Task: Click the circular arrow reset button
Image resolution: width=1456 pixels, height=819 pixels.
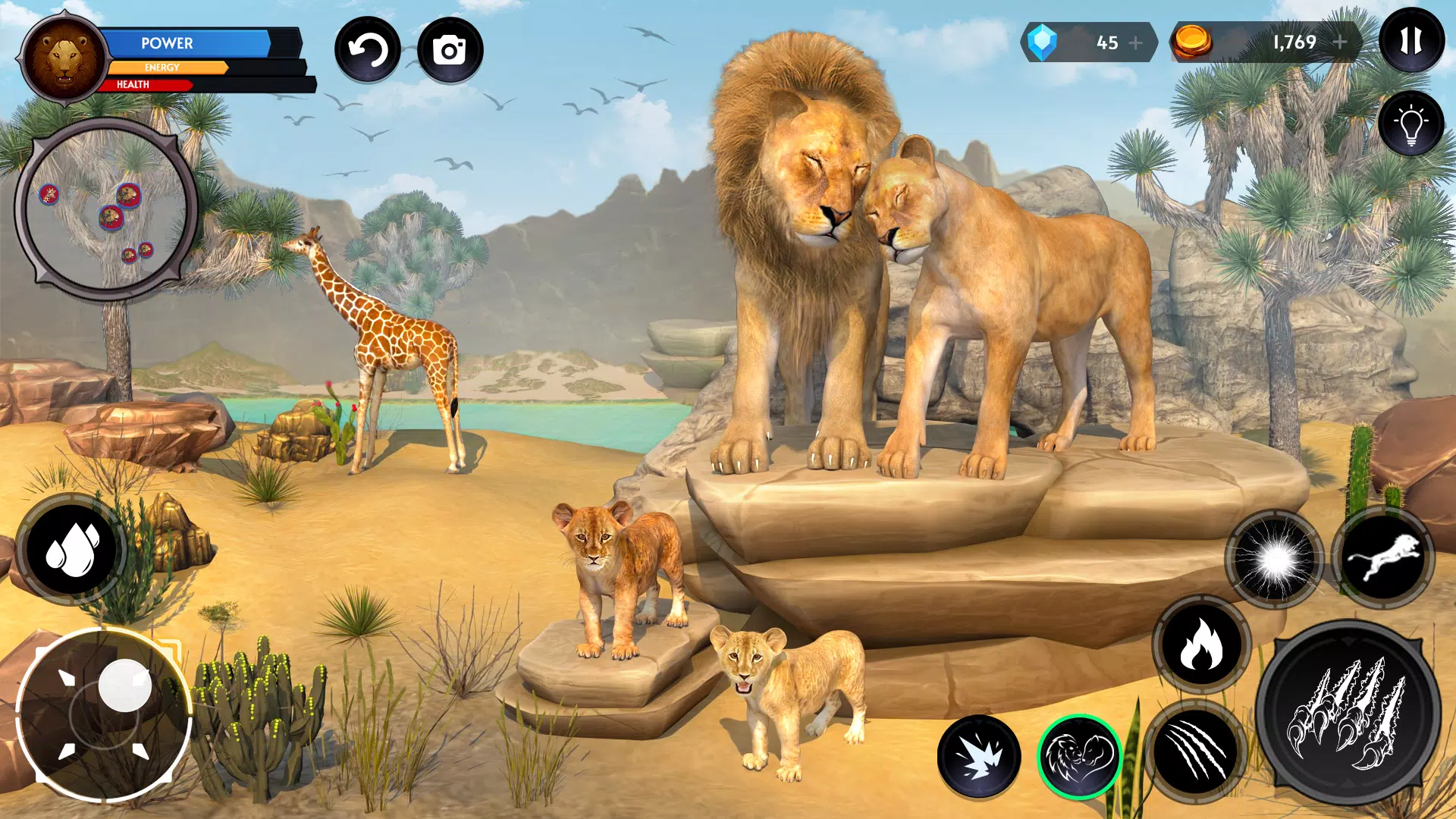Action: click(368, 51)
